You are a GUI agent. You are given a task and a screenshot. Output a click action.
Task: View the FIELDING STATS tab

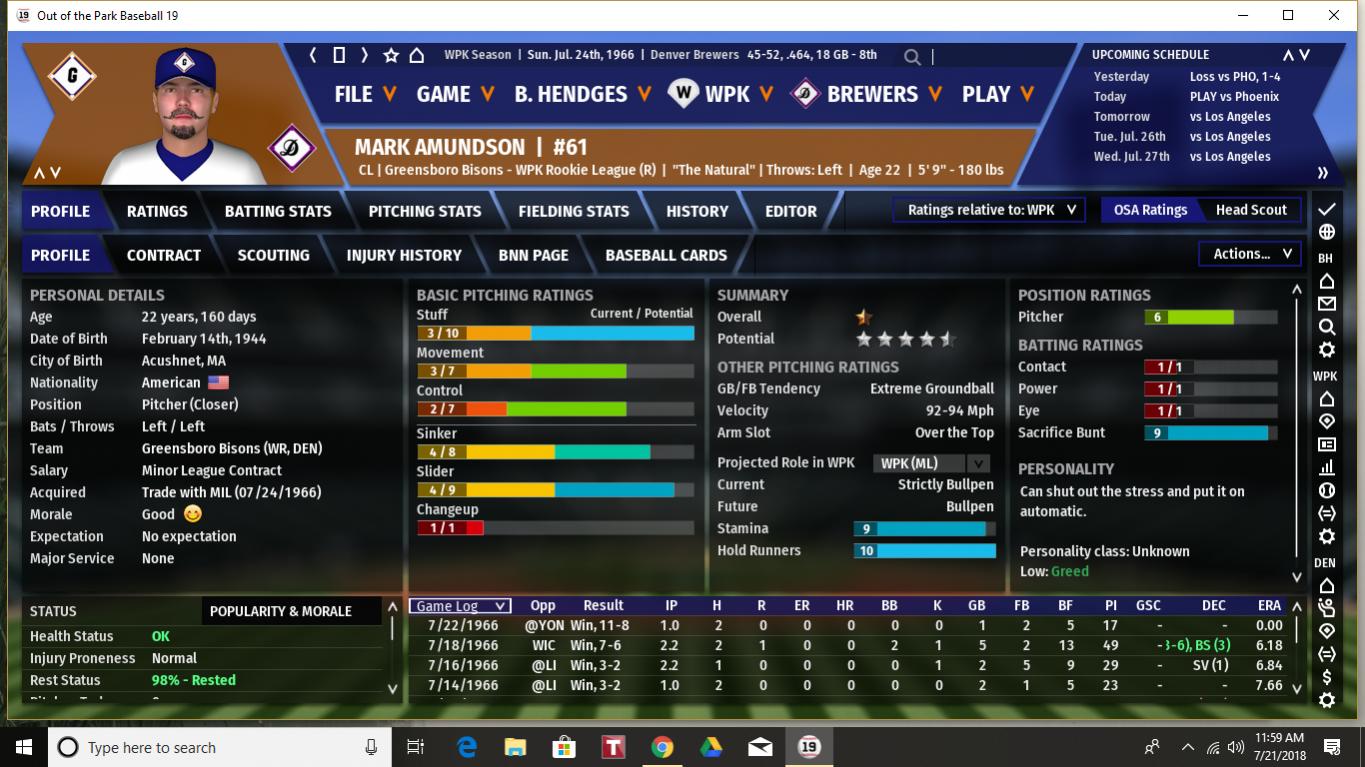point(574,211)
